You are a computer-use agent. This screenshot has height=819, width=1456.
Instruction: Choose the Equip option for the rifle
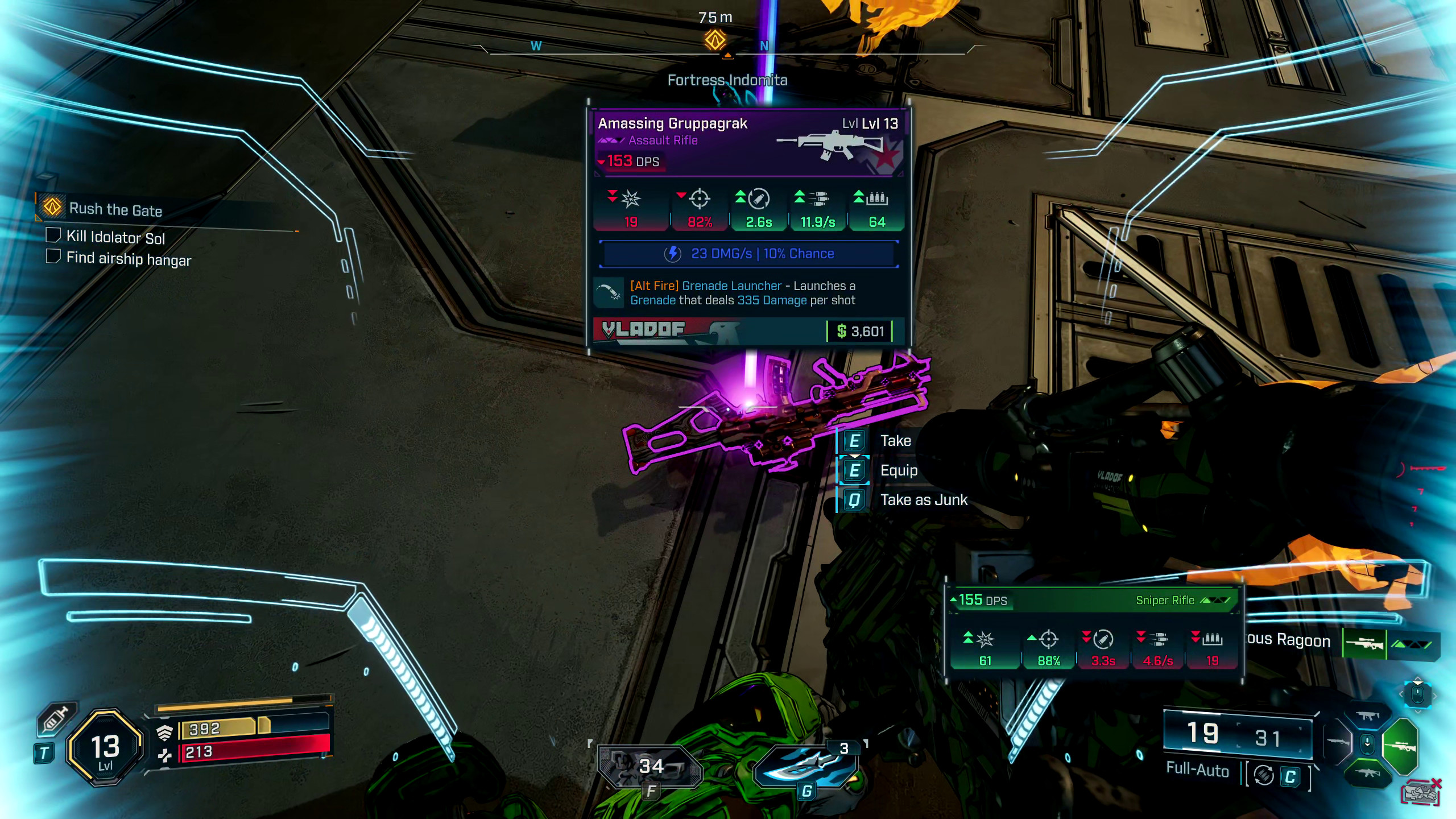[x=899, y=470]
